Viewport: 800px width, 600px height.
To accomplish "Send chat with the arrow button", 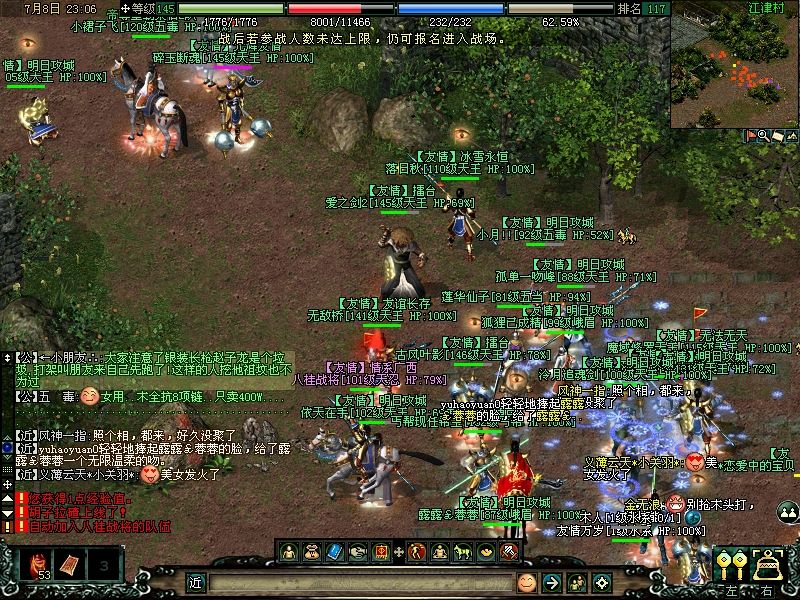I will click(551, 581).
